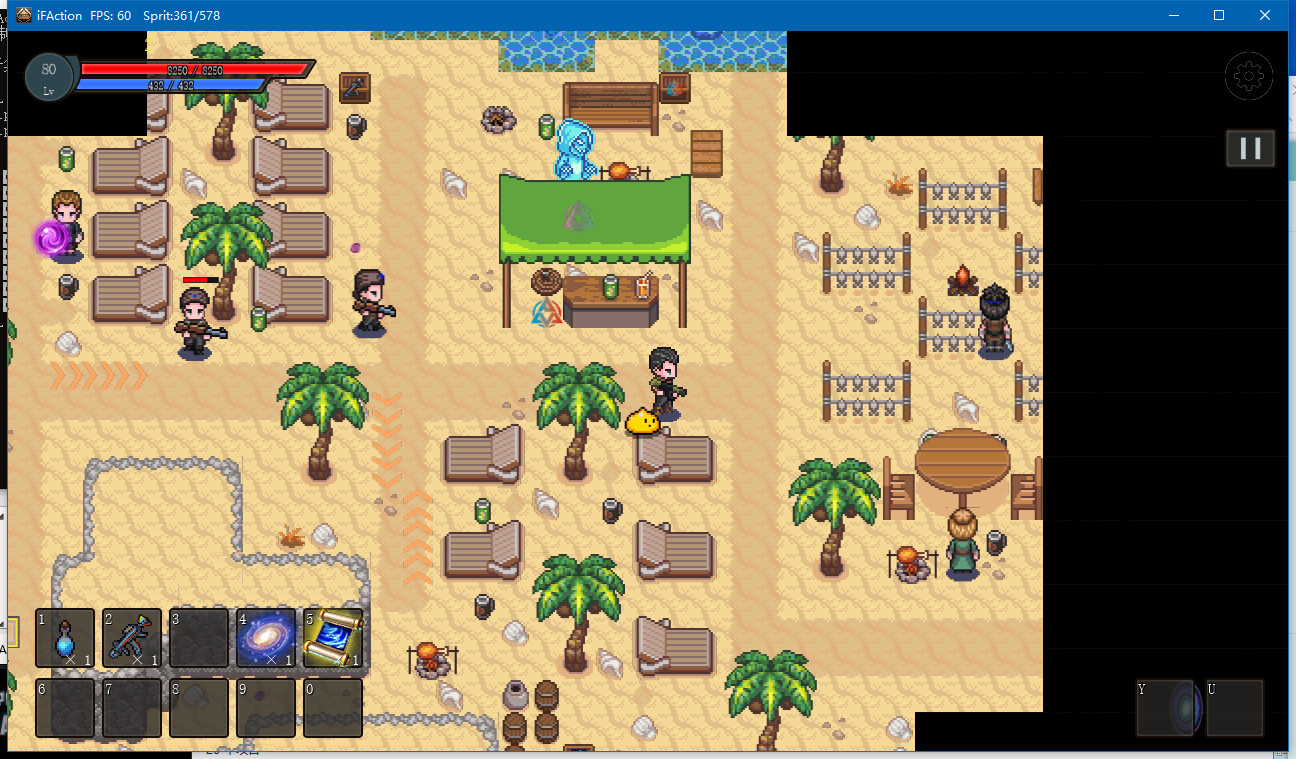Click the ice statue above the green stall

pyautogui.click(x=573, y=150)
